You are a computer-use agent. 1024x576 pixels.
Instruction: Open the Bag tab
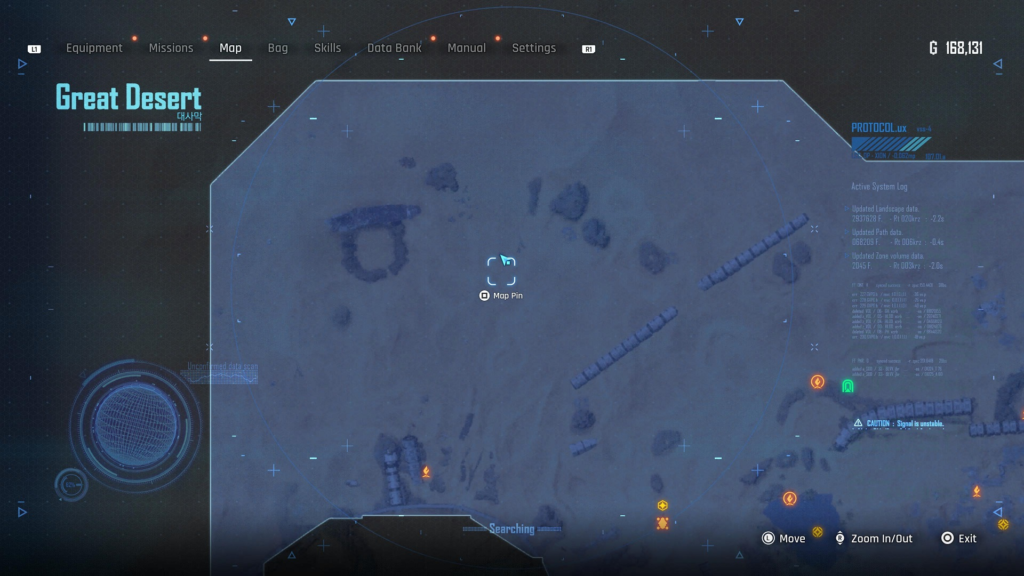278,48
